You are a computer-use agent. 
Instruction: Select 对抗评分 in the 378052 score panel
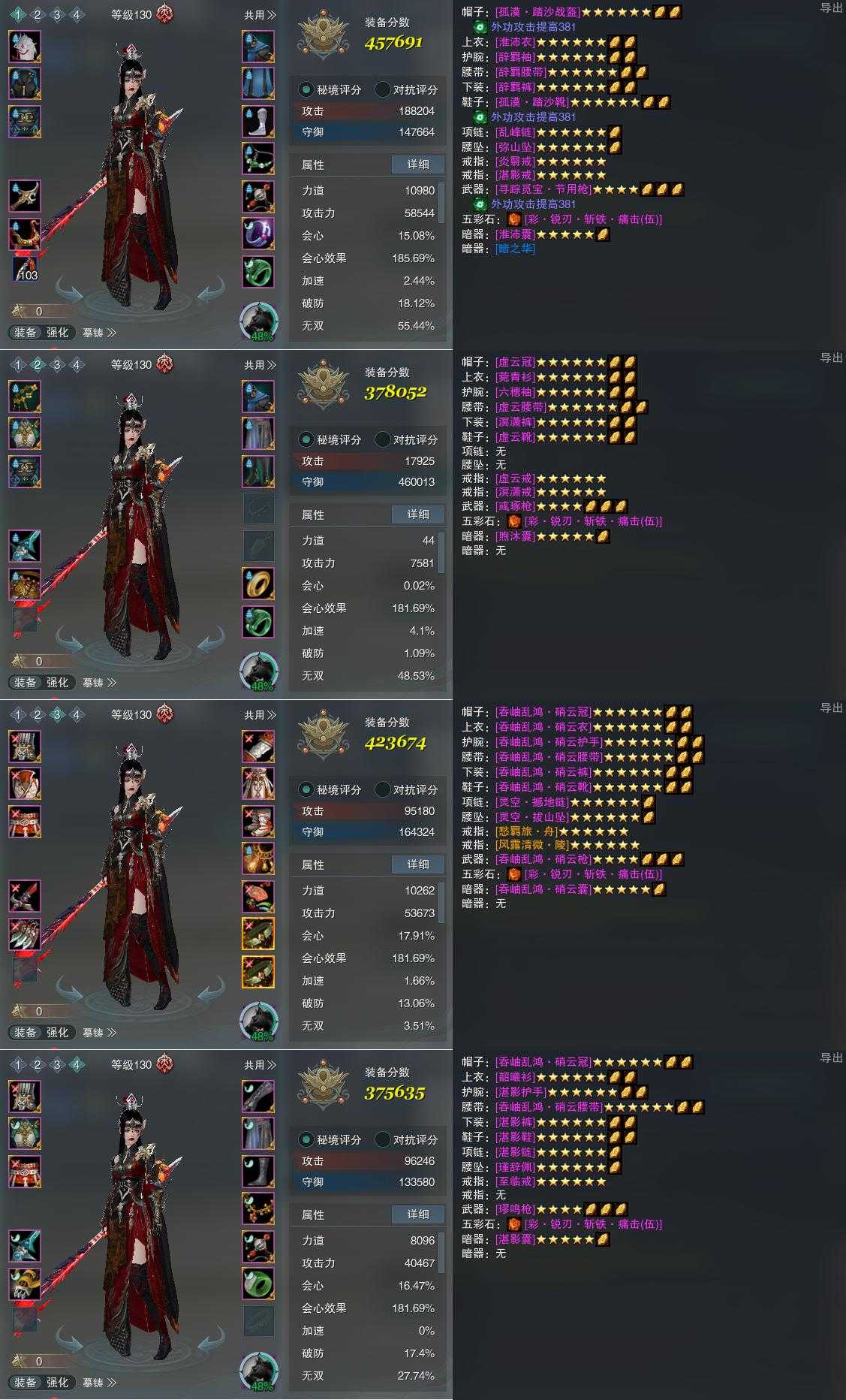[407, 439]
